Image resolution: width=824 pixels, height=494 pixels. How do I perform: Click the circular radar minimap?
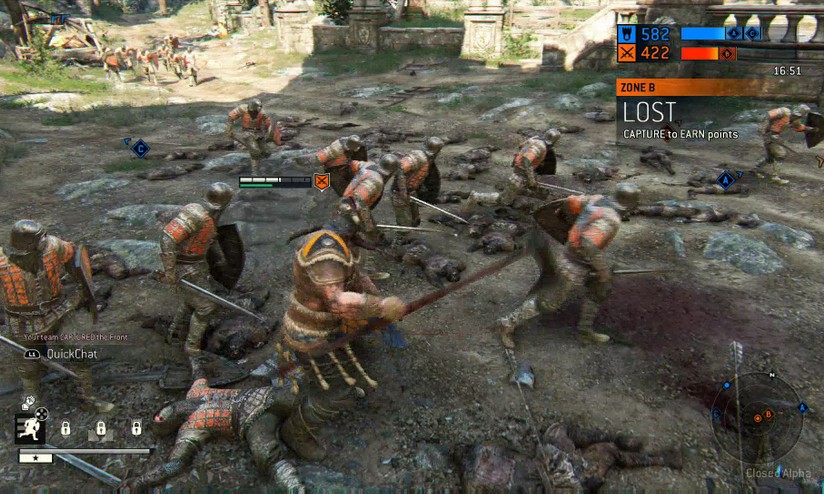click(x=757, y=418)
